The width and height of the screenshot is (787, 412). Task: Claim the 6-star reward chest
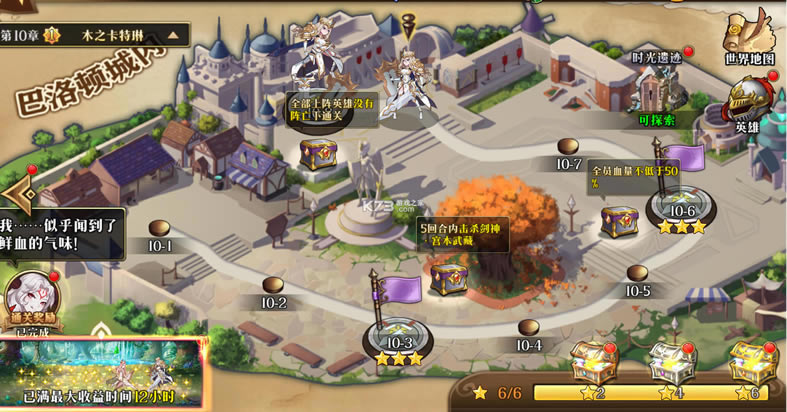pyautogui.click(x=750, y=362)
